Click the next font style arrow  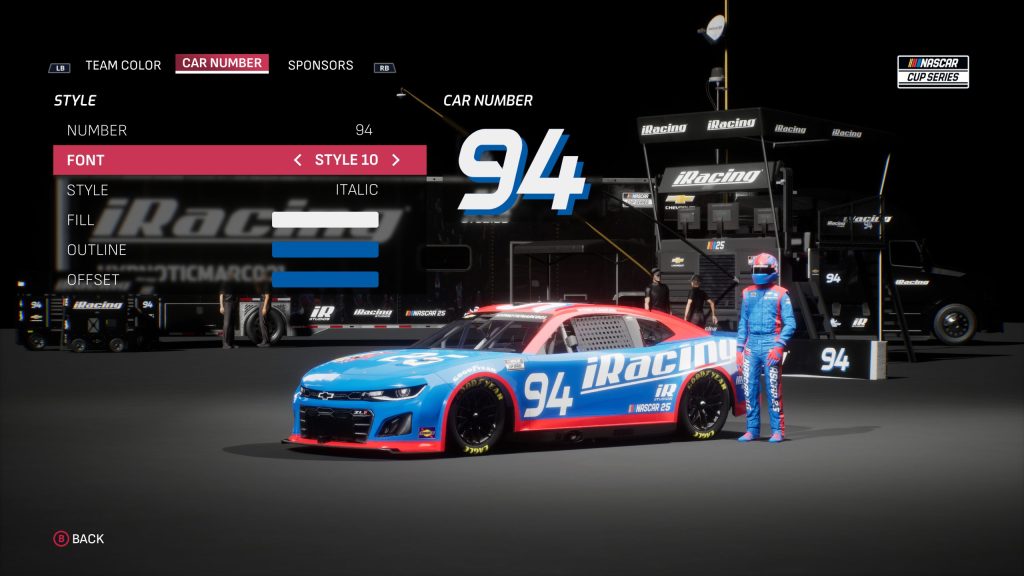(x=396, y=160)
